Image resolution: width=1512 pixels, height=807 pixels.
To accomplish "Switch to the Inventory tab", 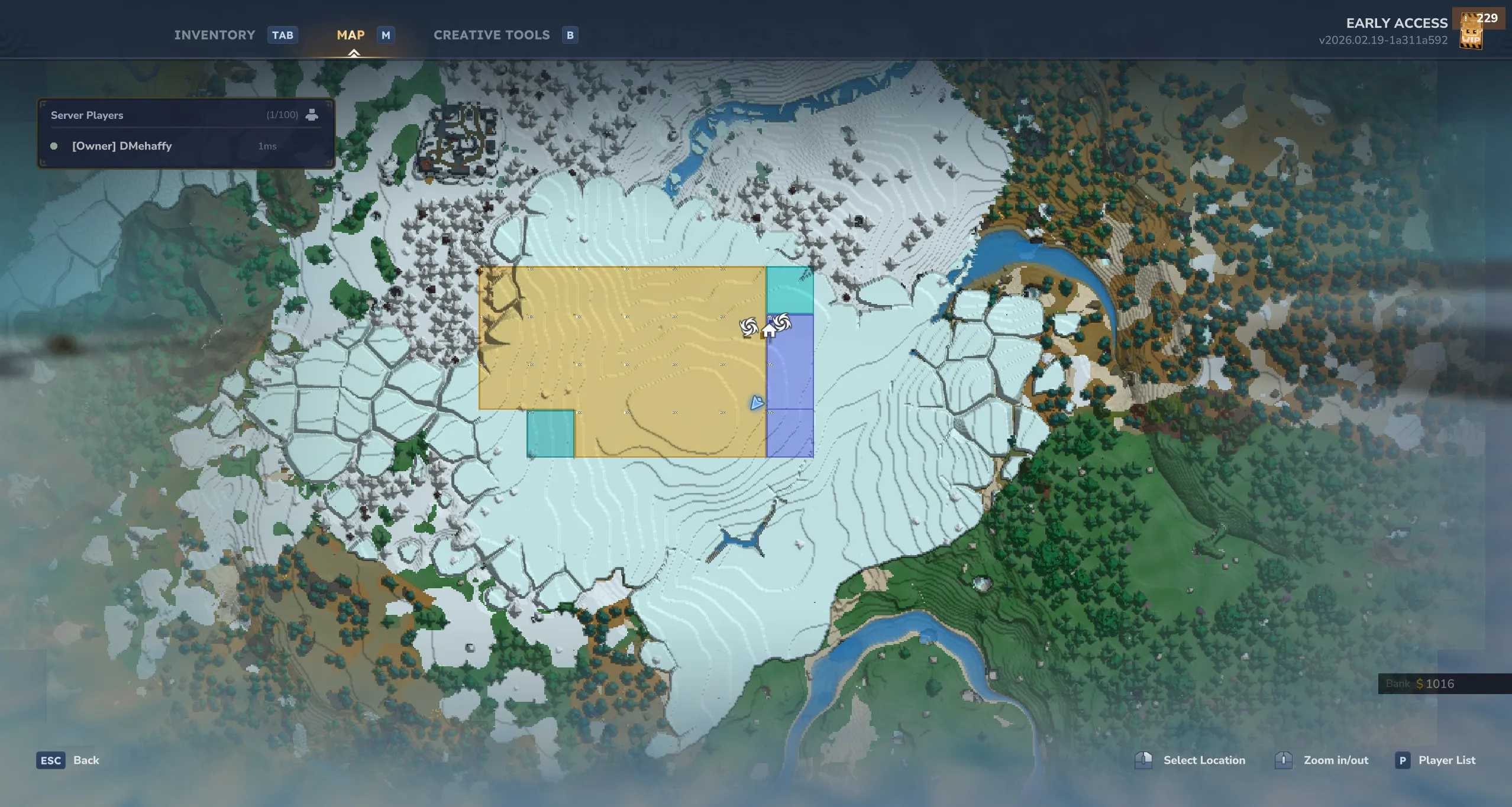I will (215, 35).
